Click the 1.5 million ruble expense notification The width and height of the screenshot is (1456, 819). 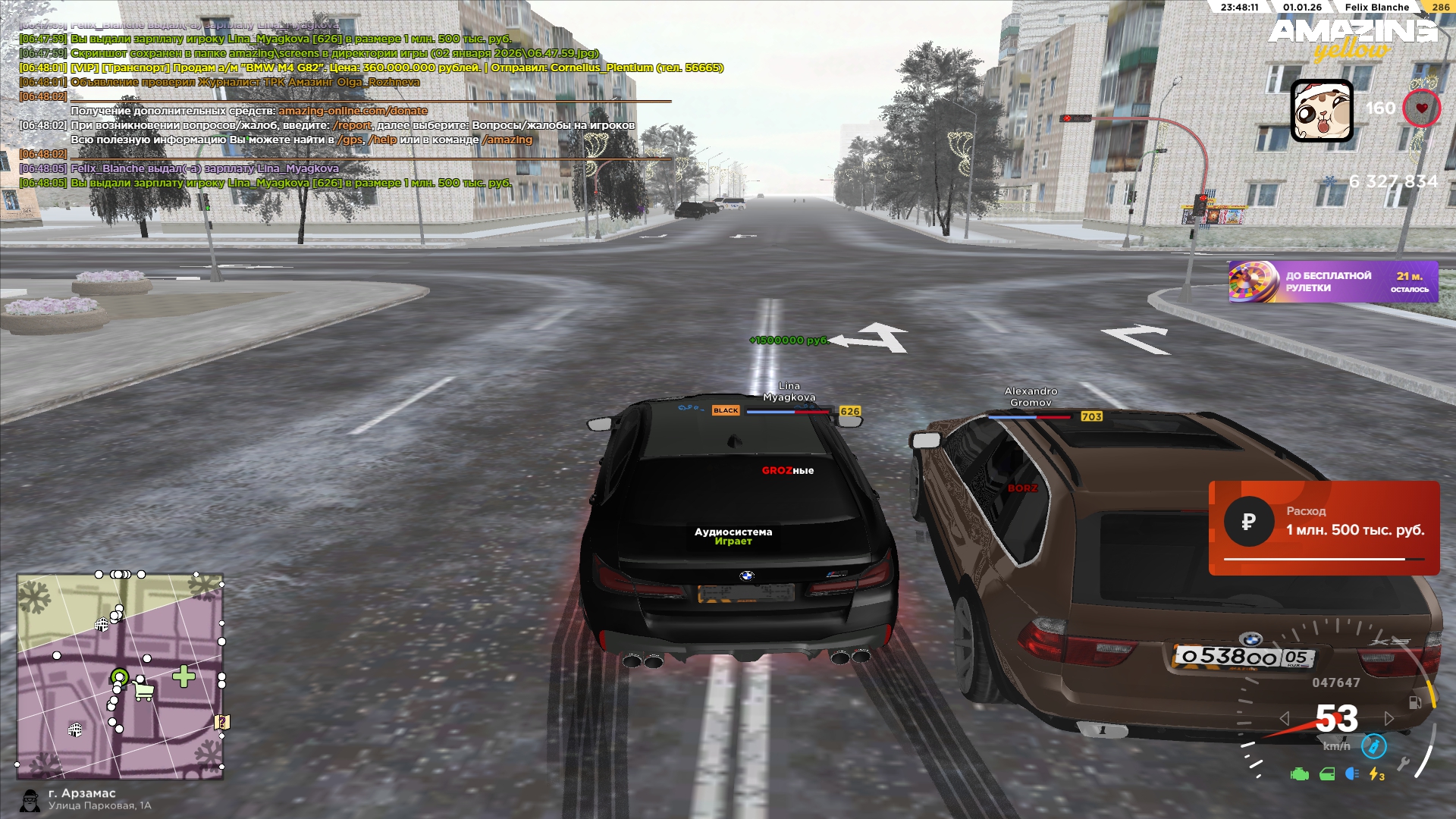[x=1323, y=528]
